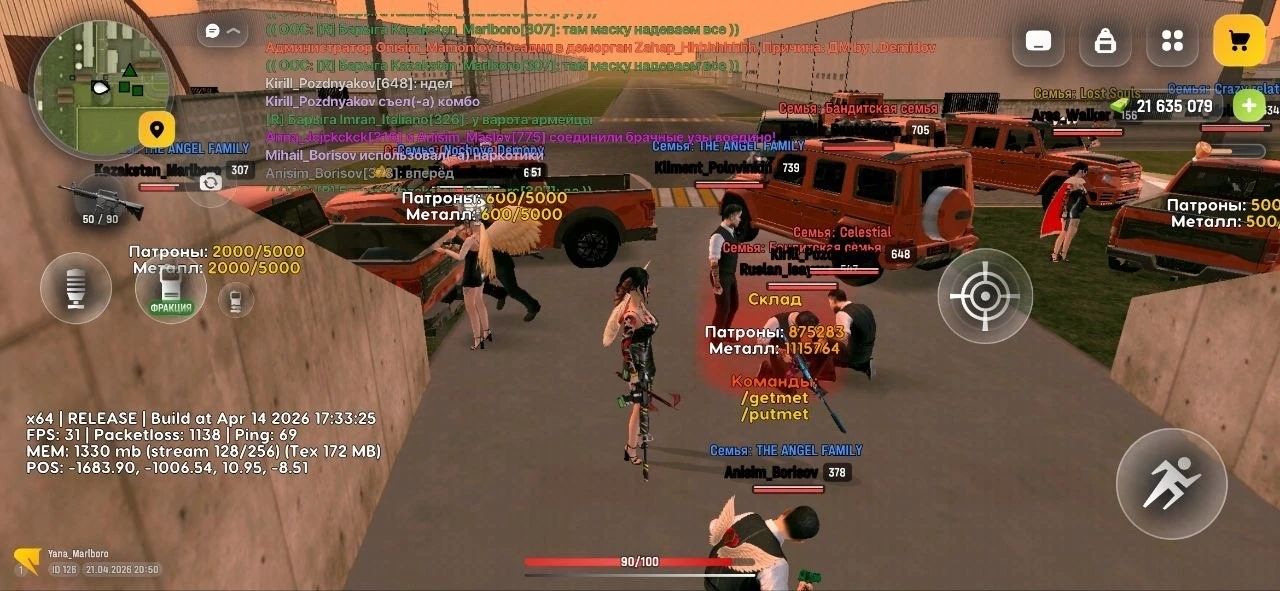1280x591 pixels.
Task: Tap the crosshair aim button
Action: tap(985, 296)
